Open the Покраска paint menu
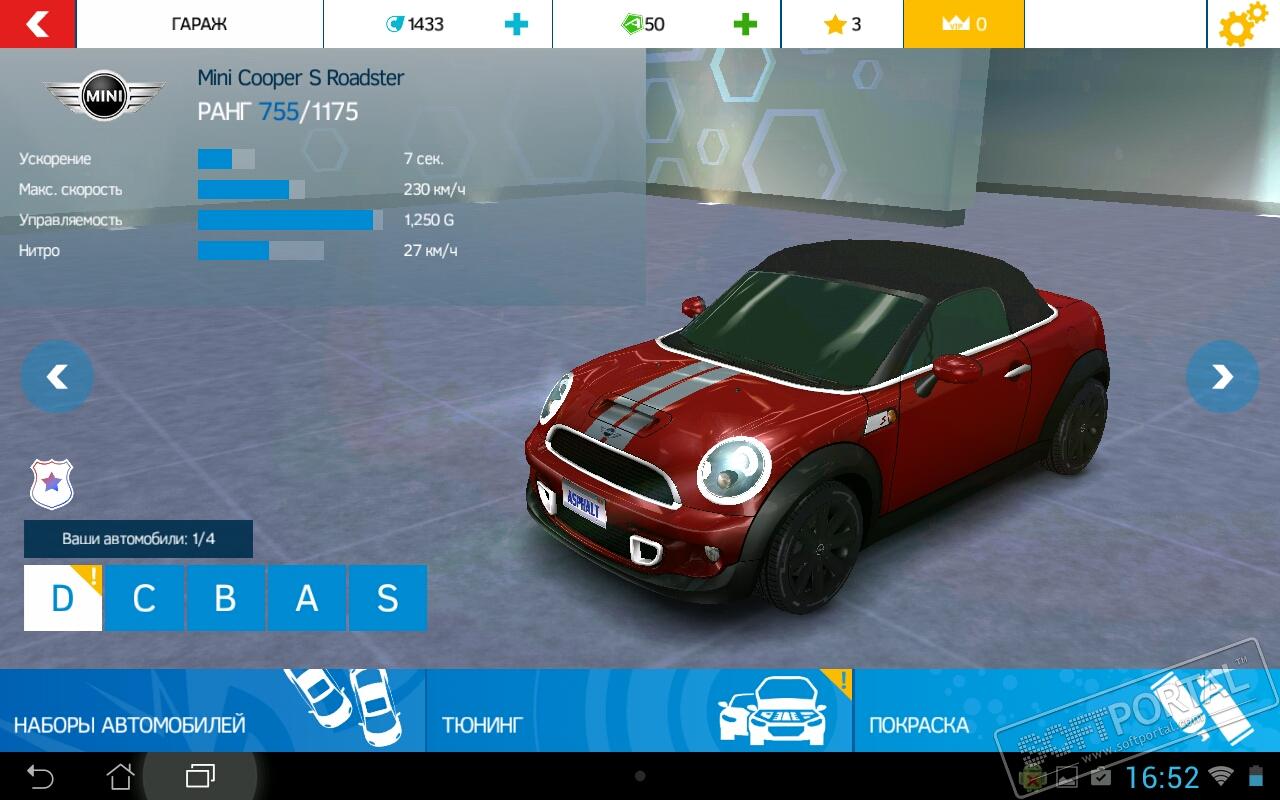This screenshot has width=1280, height=800. pos(1000,711)
